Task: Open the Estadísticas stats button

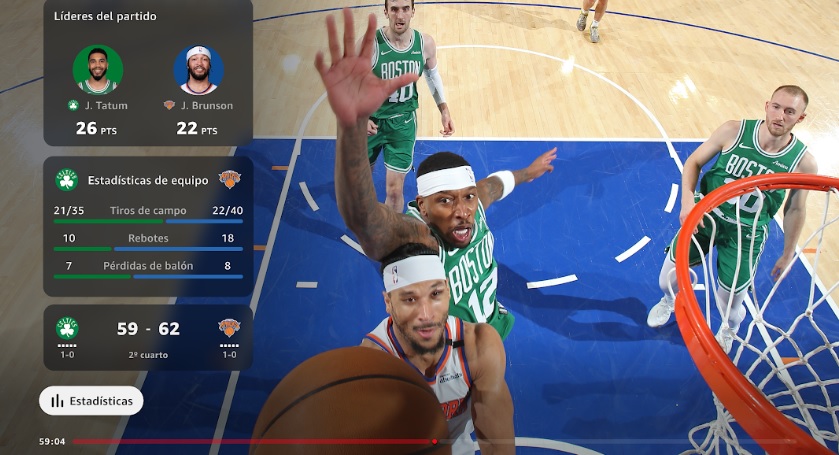Action: [91, 401]
